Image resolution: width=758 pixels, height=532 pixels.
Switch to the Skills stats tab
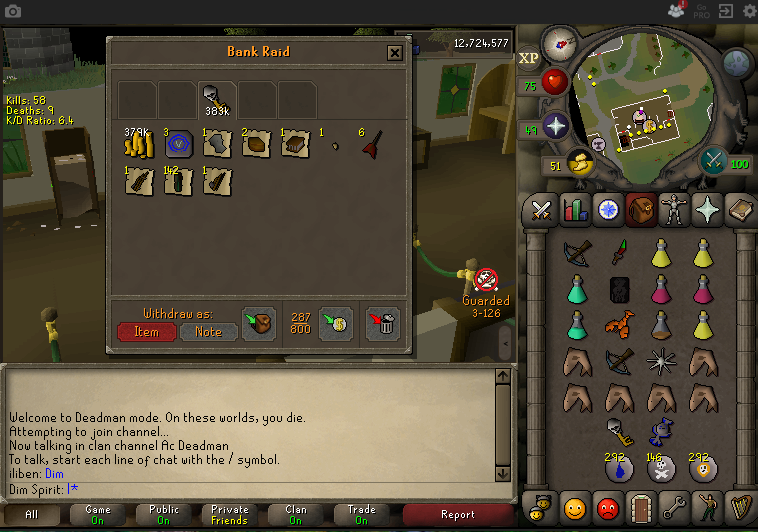[575, 210]
